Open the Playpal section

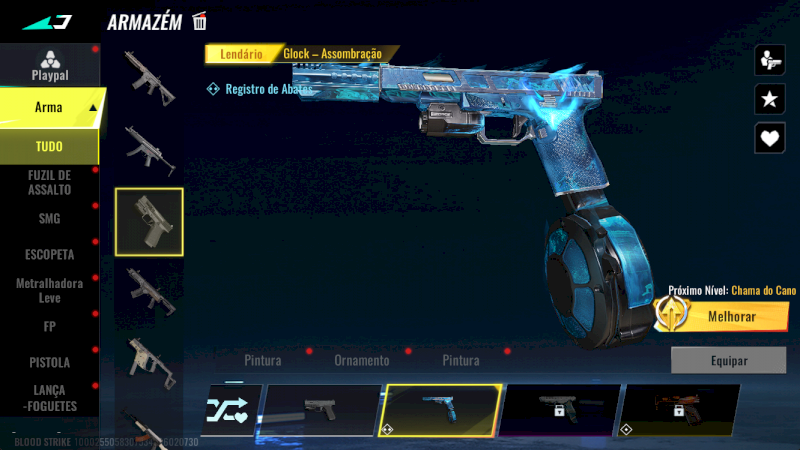click(49, 65)
